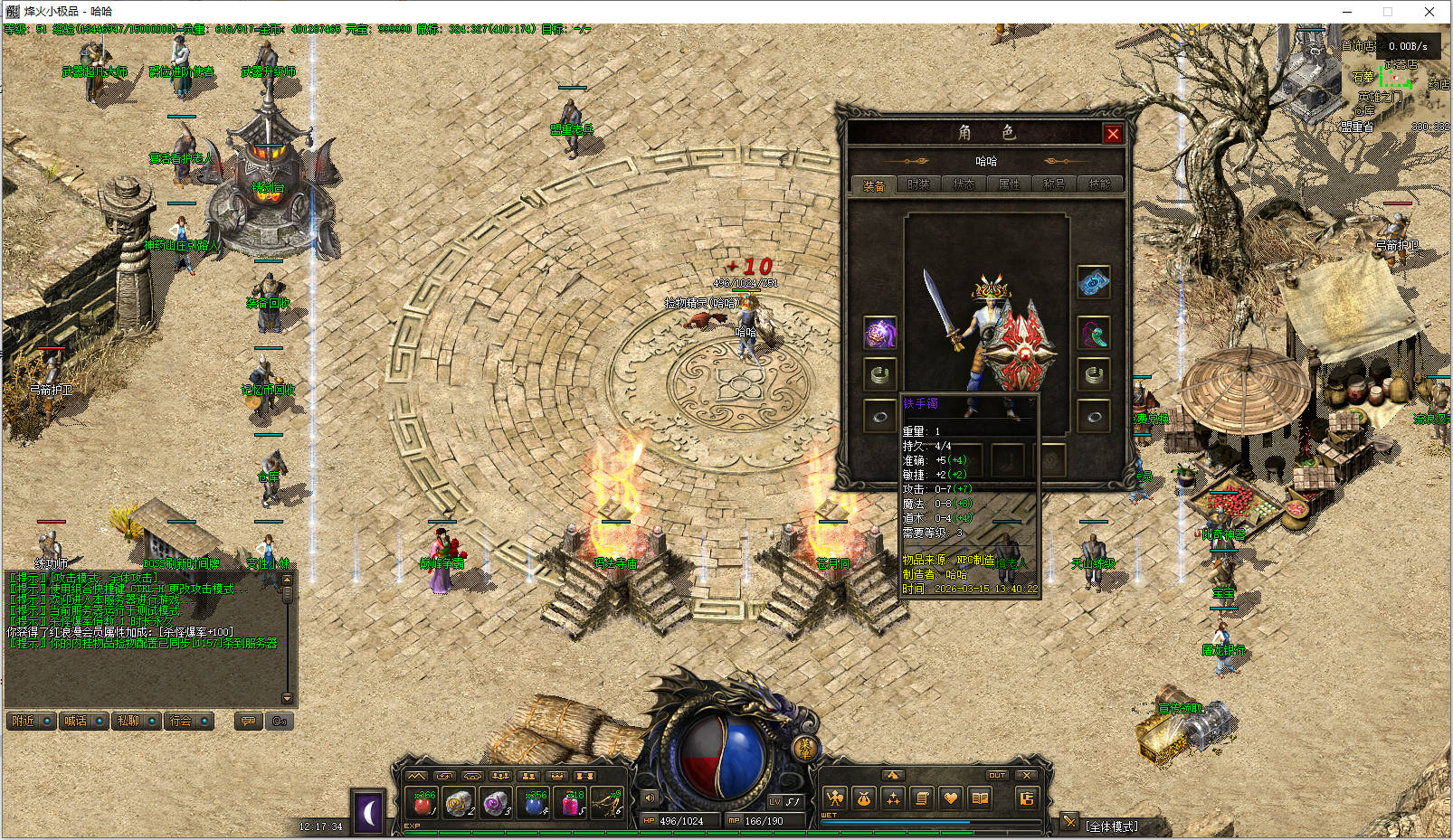Show the 属性 attributes tab
The height and width of the screenshot is (840, 1453).
(x=1009, y=184)
